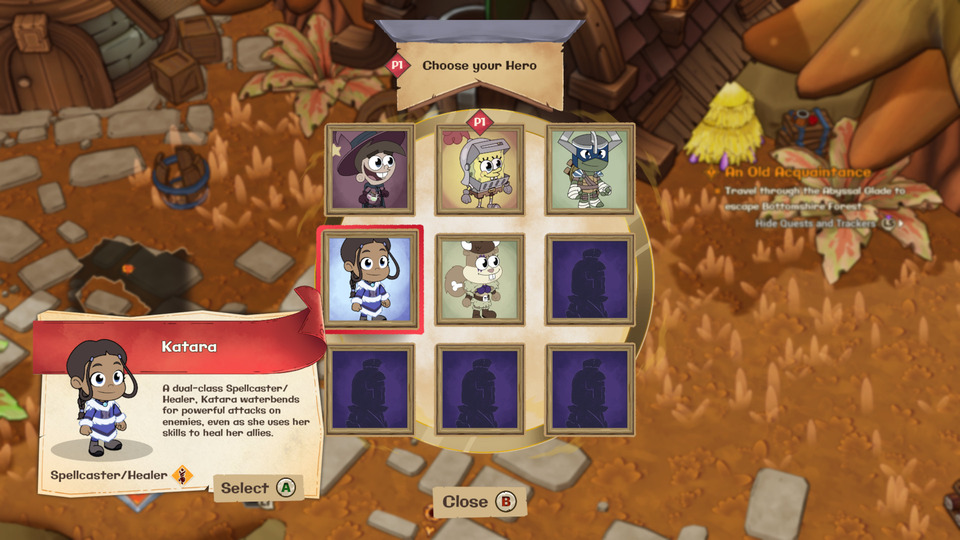Select the wizard-hat boy hero portrait
Image resolution: width=960 pixels, height=540 pixels.
pos(370,169)
